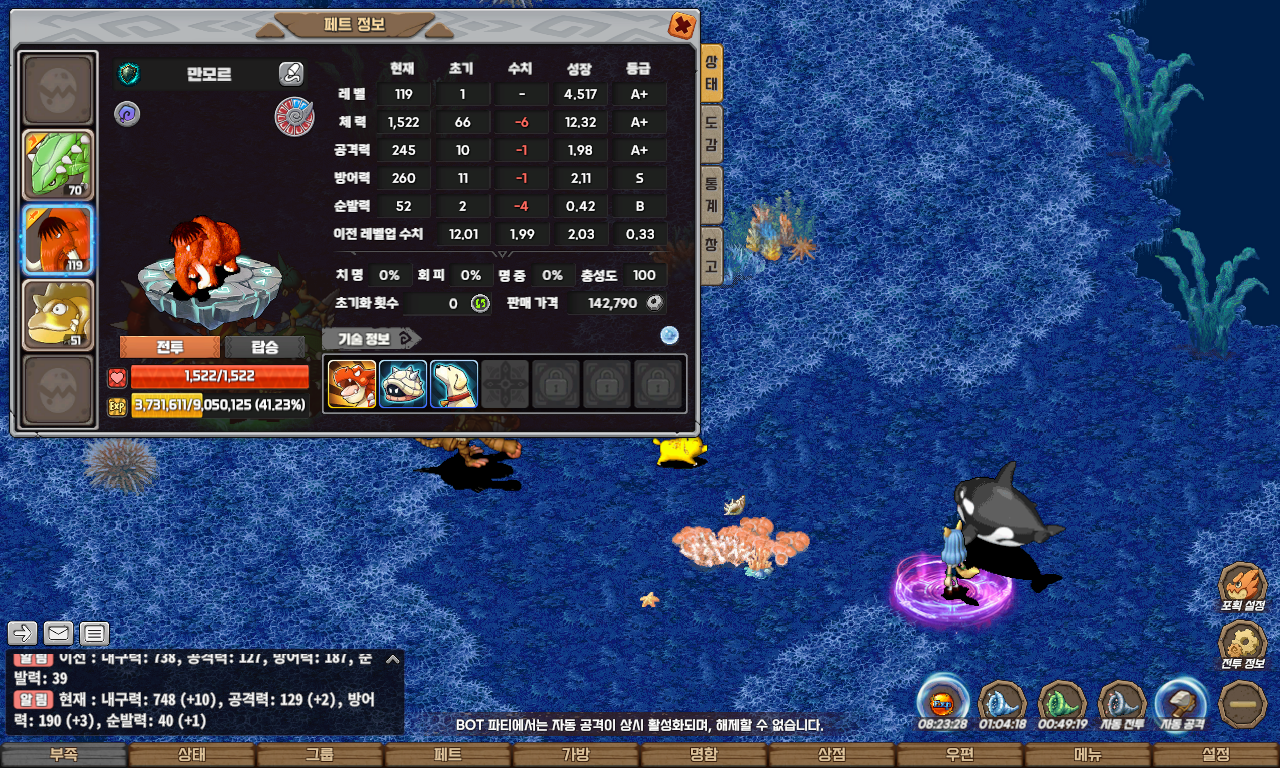Close the 페트 정보 window

pos(681,25)
